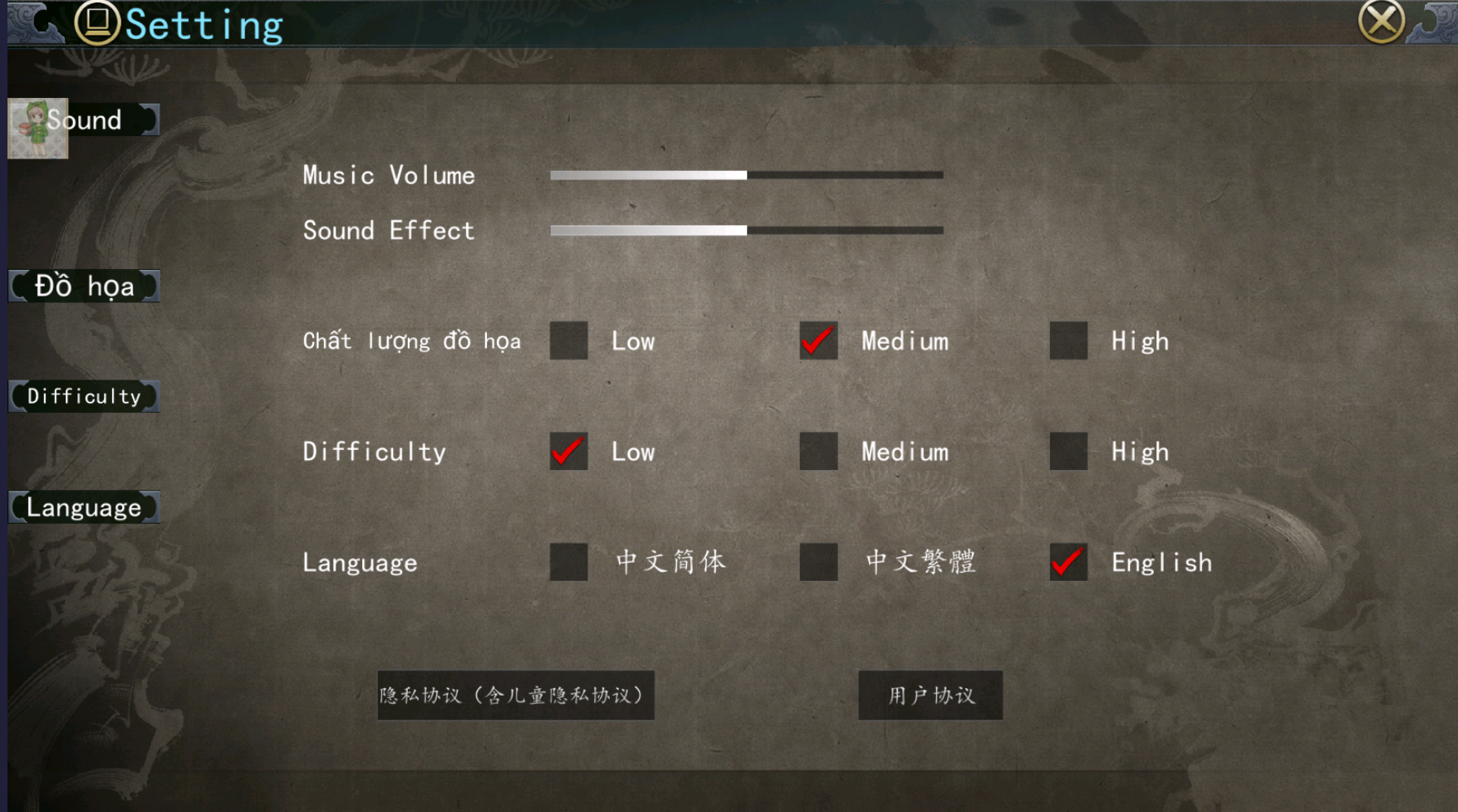Switch graphics quality to Medium
Image resolution: width=1458 pixels, height=812 pixels.
tap(817, 341)
